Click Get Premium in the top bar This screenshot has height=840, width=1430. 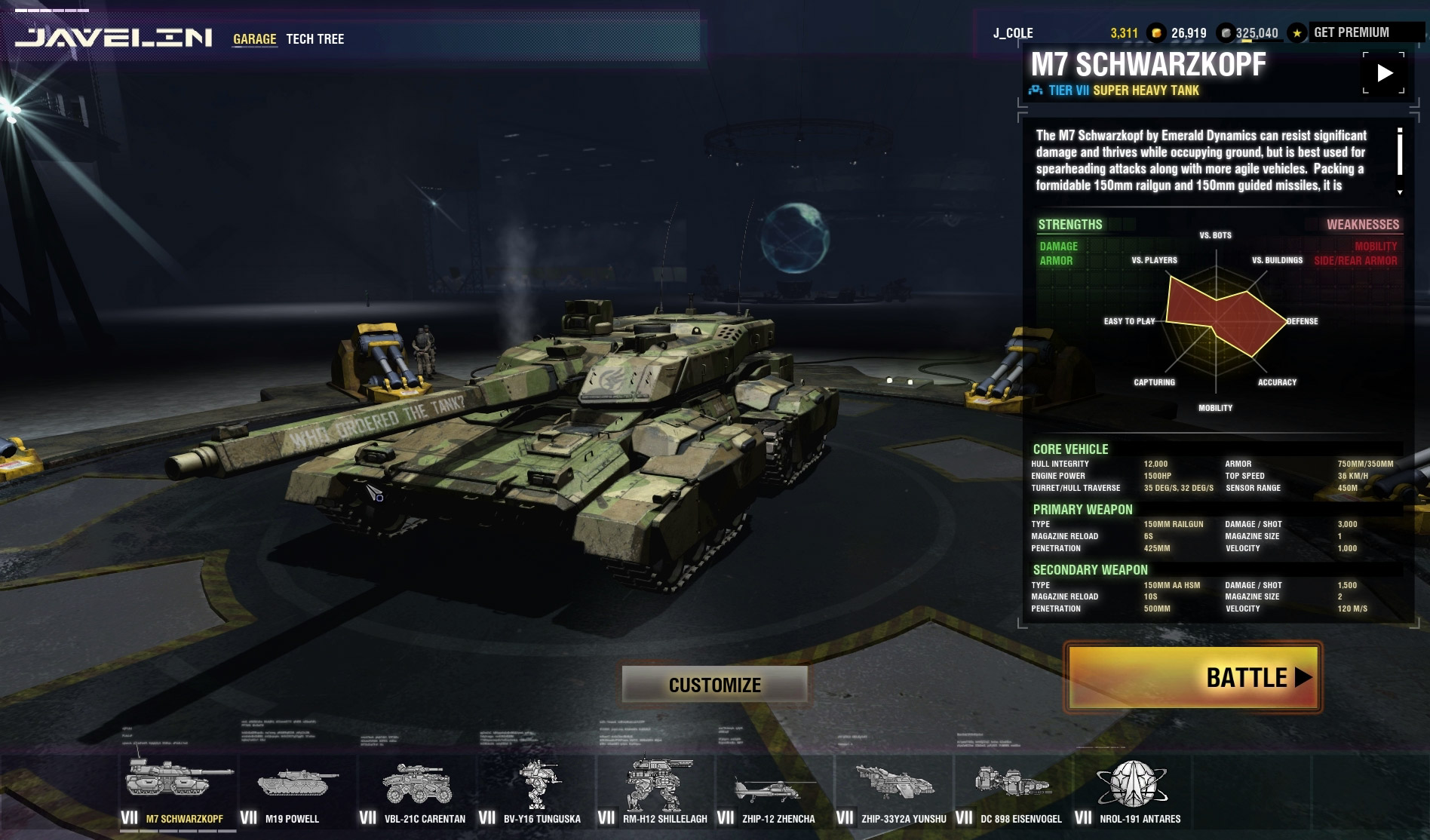[x=1351, y=32]
